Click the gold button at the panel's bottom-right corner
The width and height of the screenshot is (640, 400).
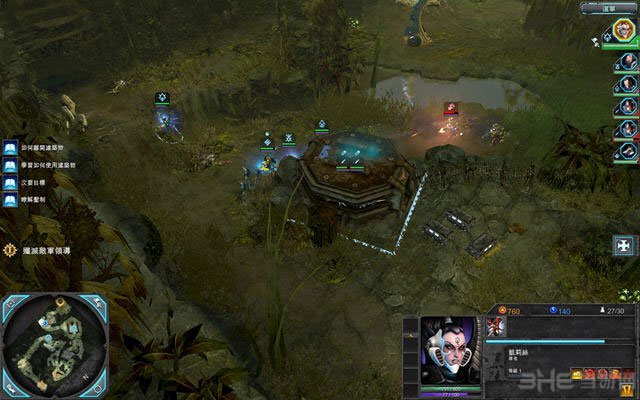(x=626, y=390)
